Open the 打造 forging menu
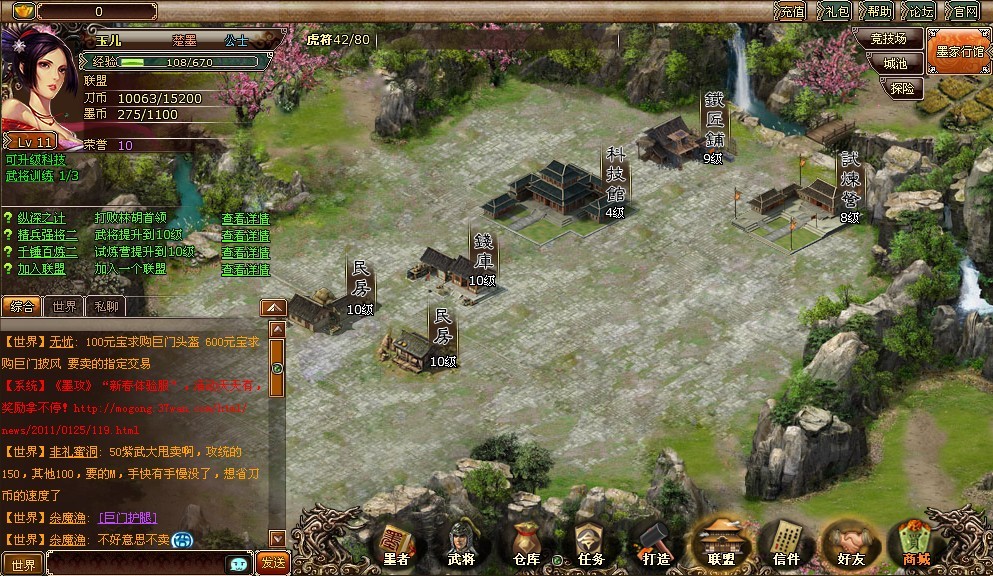Viewport: 993px width, 576px height. tap(655, 545)
